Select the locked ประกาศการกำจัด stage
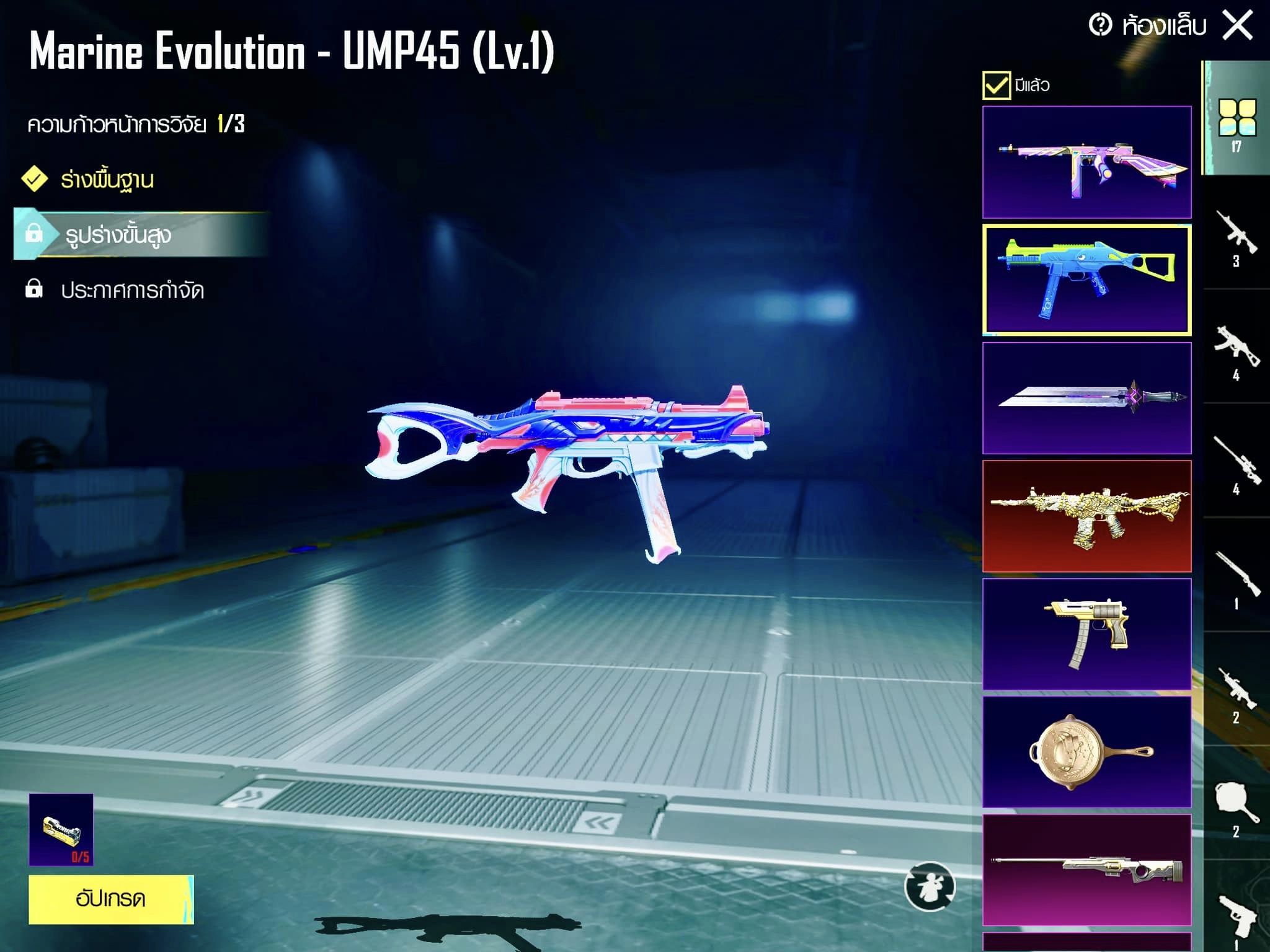 tap(131, 290)
